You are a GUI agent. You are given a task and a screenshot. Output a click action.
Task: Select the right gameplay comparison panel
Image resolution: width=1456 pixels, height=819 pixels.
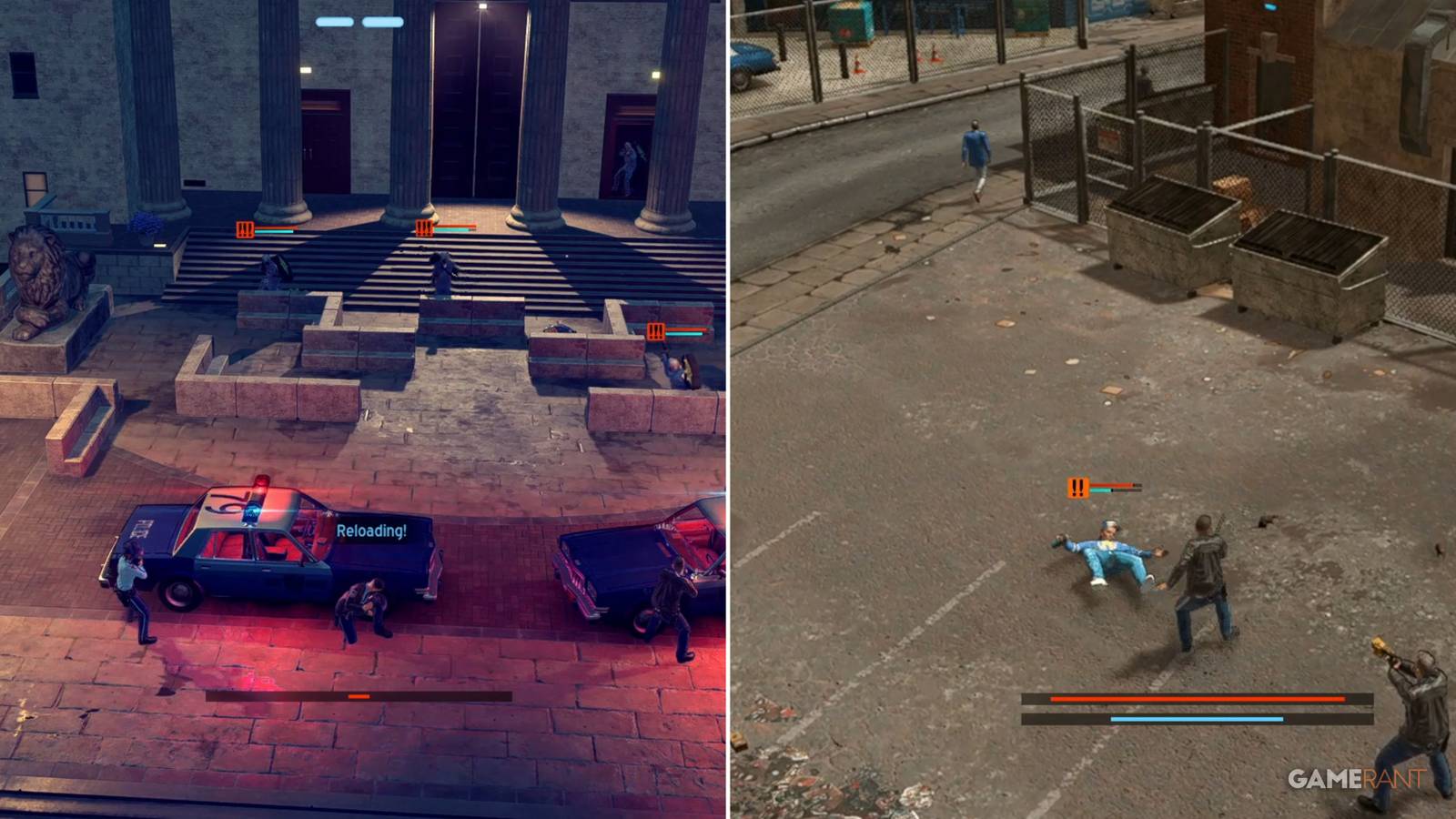click(1092, 409)
